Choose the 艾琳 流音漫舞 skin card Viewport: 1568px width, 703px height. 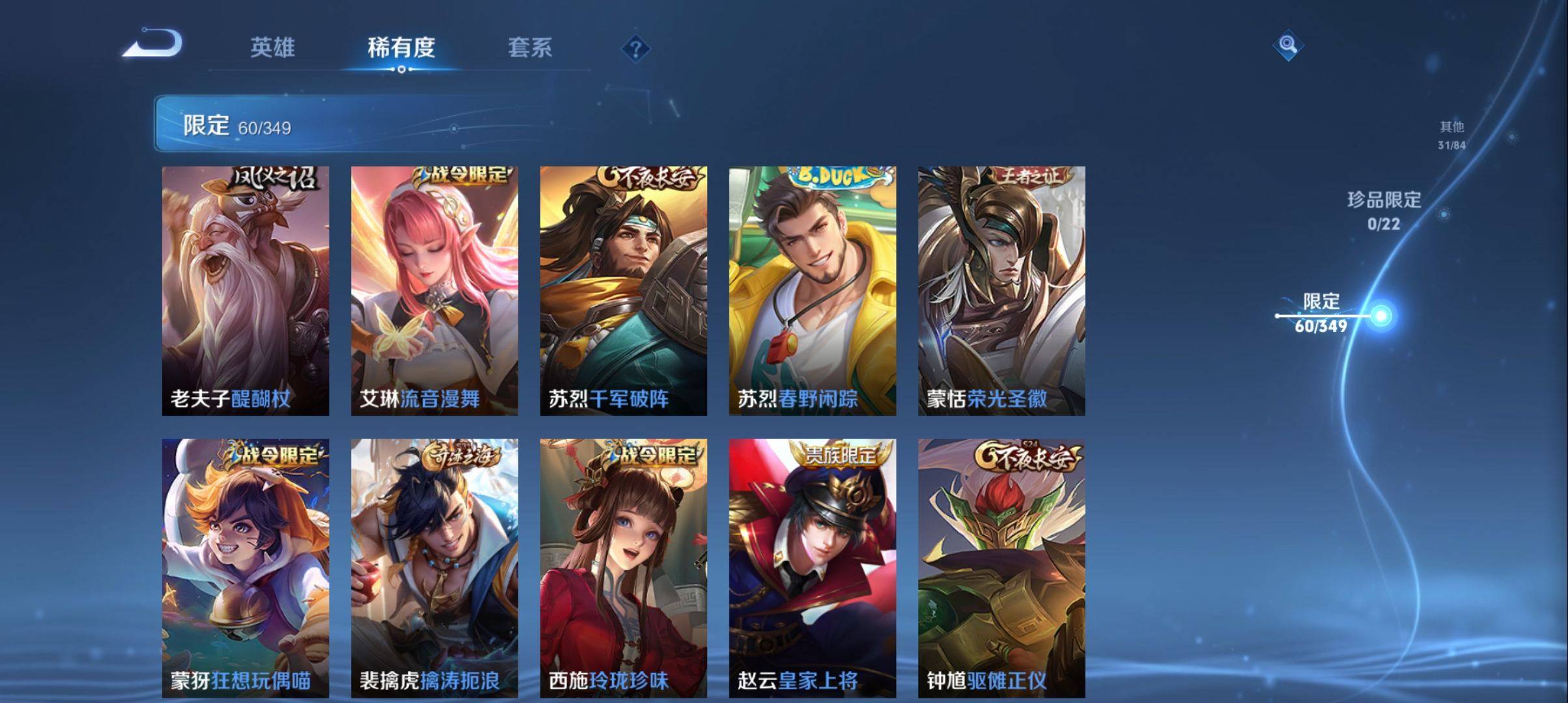point(434,290)
